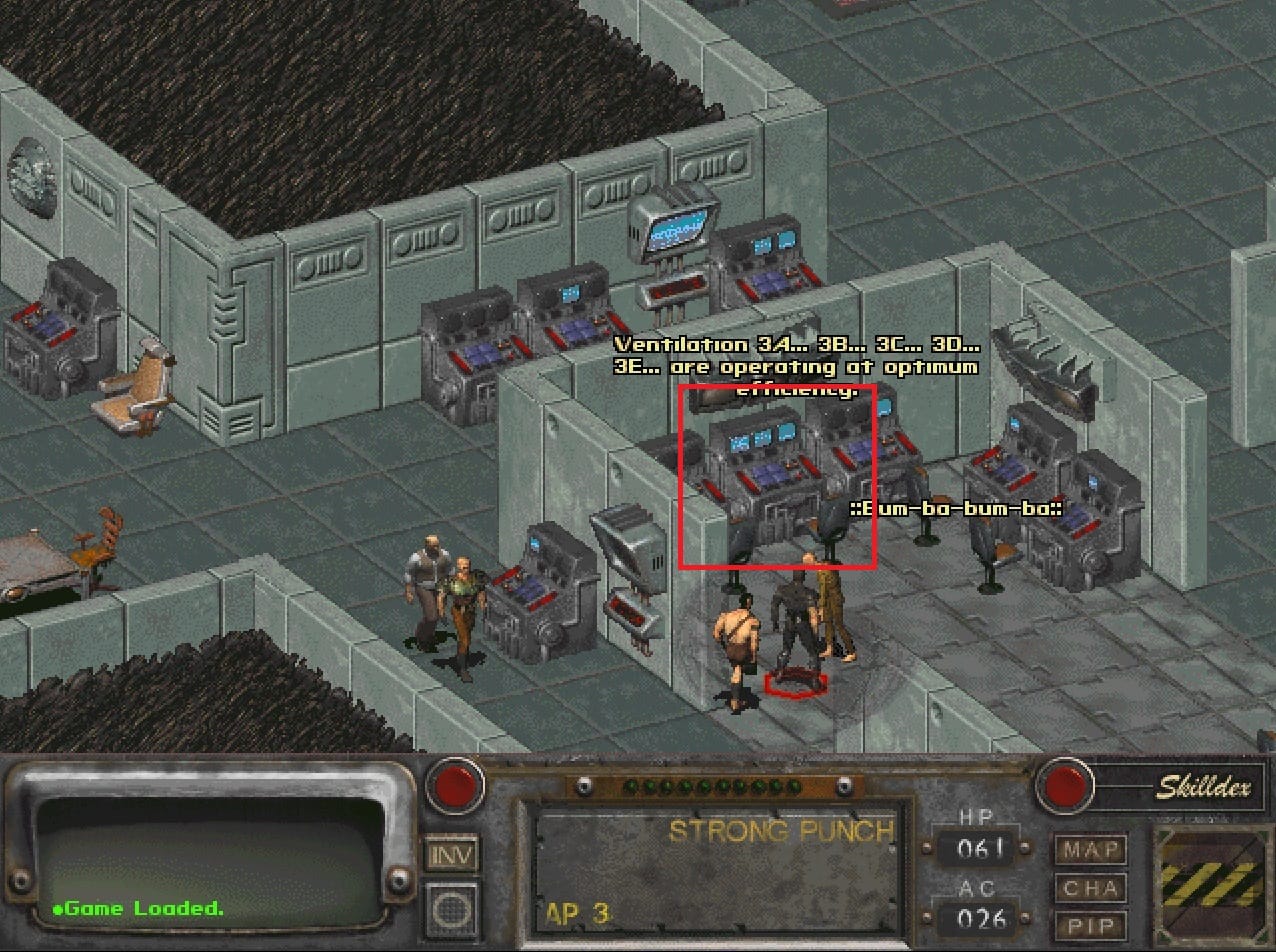Open the MAP button

[x=1090, y=851]
